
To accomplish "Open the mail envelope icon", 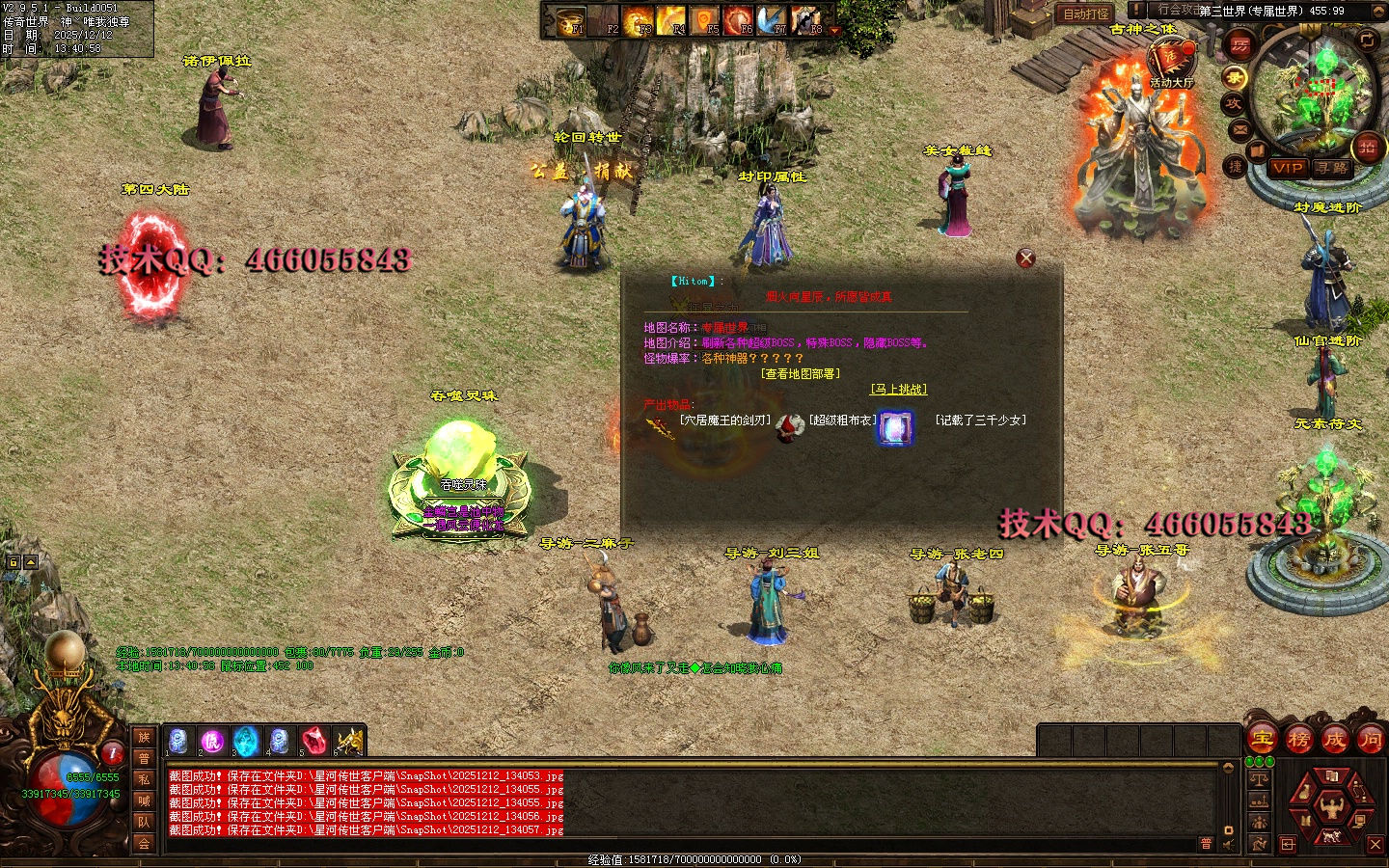I will (x=1239, y=128).
